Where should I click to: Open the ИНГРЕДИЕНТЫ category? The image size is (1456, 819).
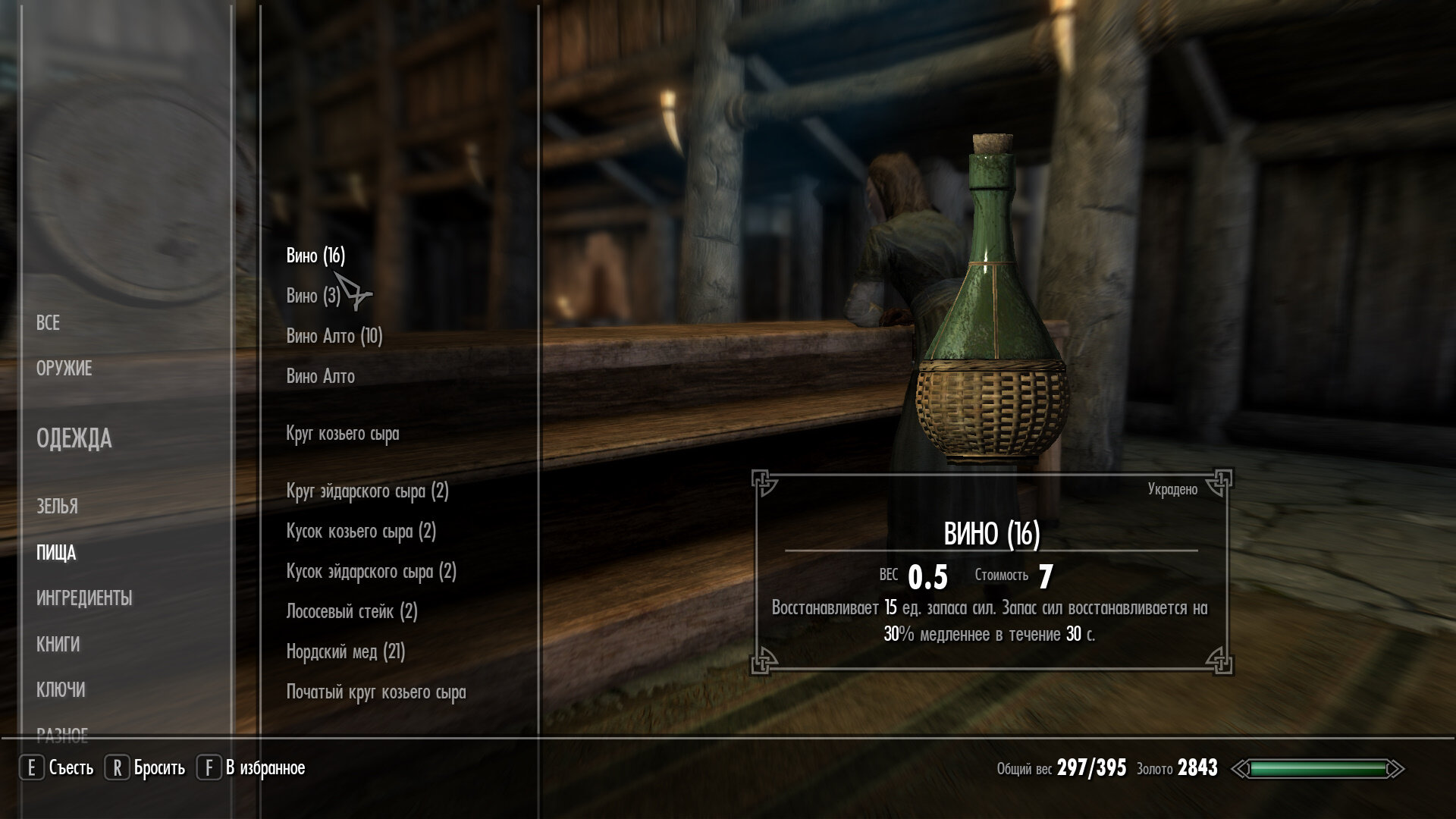pyautogui.click(x=84, y=598)
